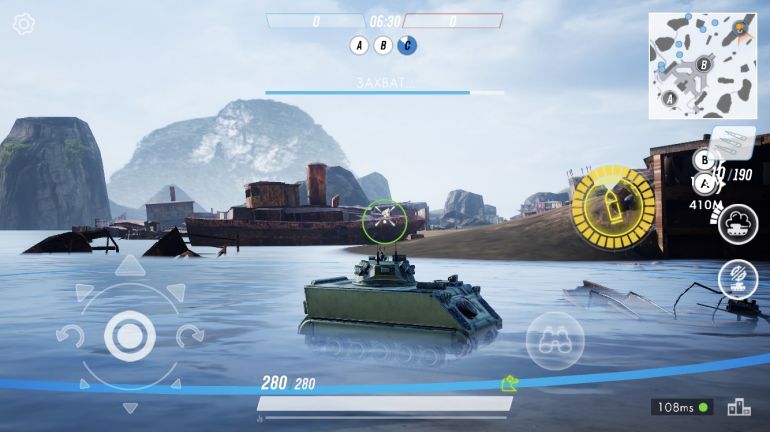Activate the smoke screen tank ability

click(x=738, y=223)
